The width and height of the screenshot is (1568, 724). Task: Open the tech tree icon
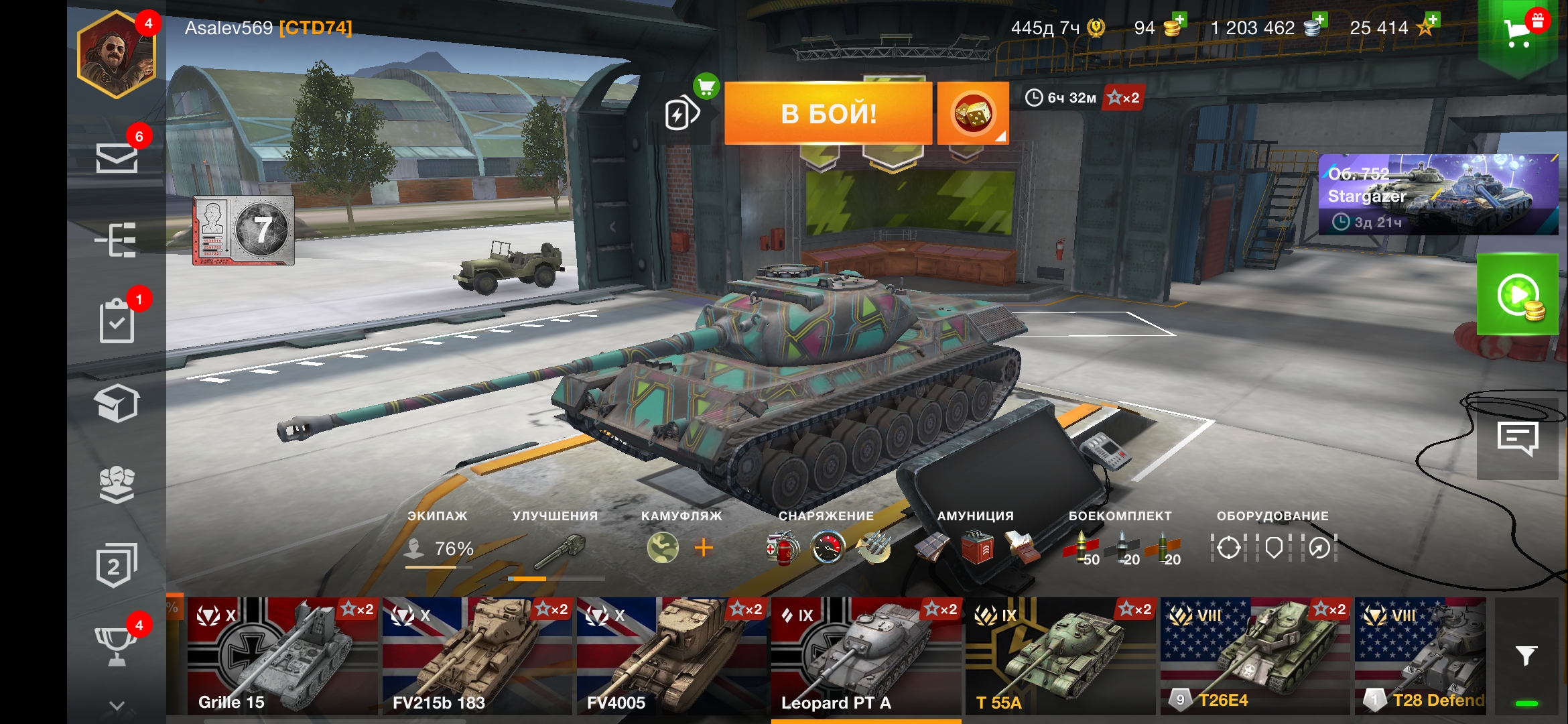tap(117, 239)
